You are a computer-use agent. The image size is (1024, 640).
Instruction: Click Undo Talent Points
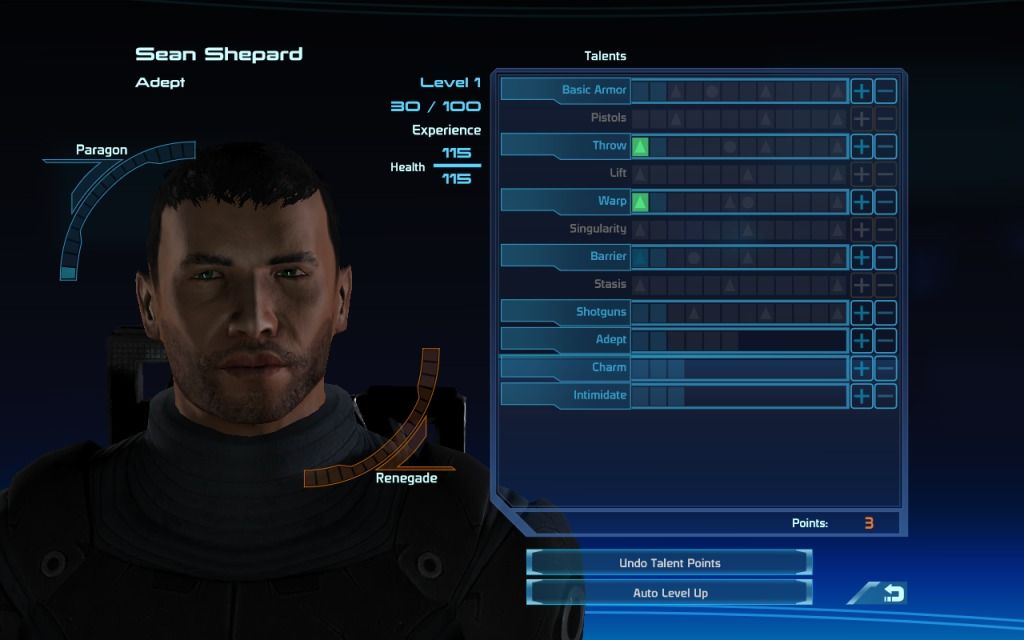point(669,563)
